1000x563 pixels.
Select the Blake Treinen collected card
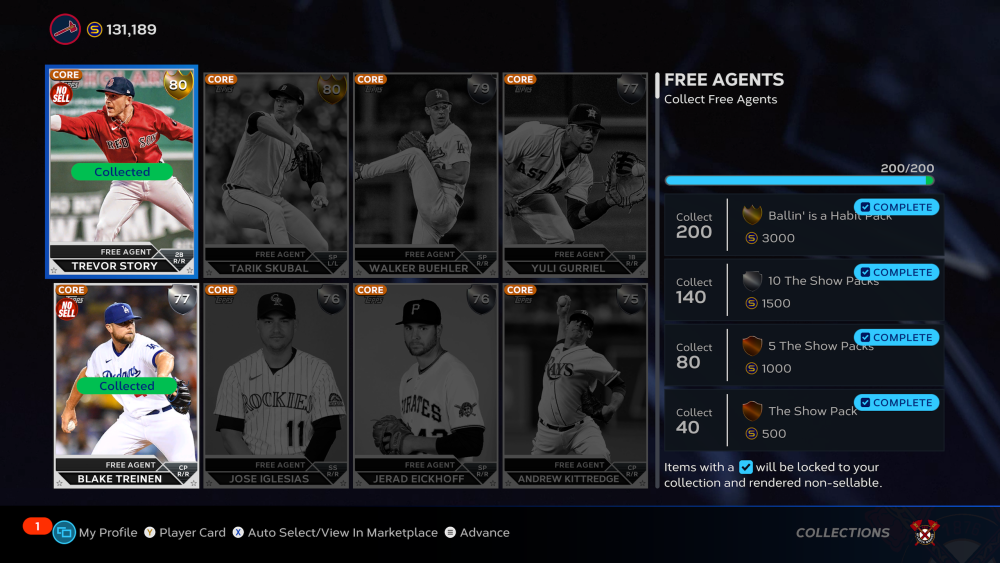tap(126, 386)
